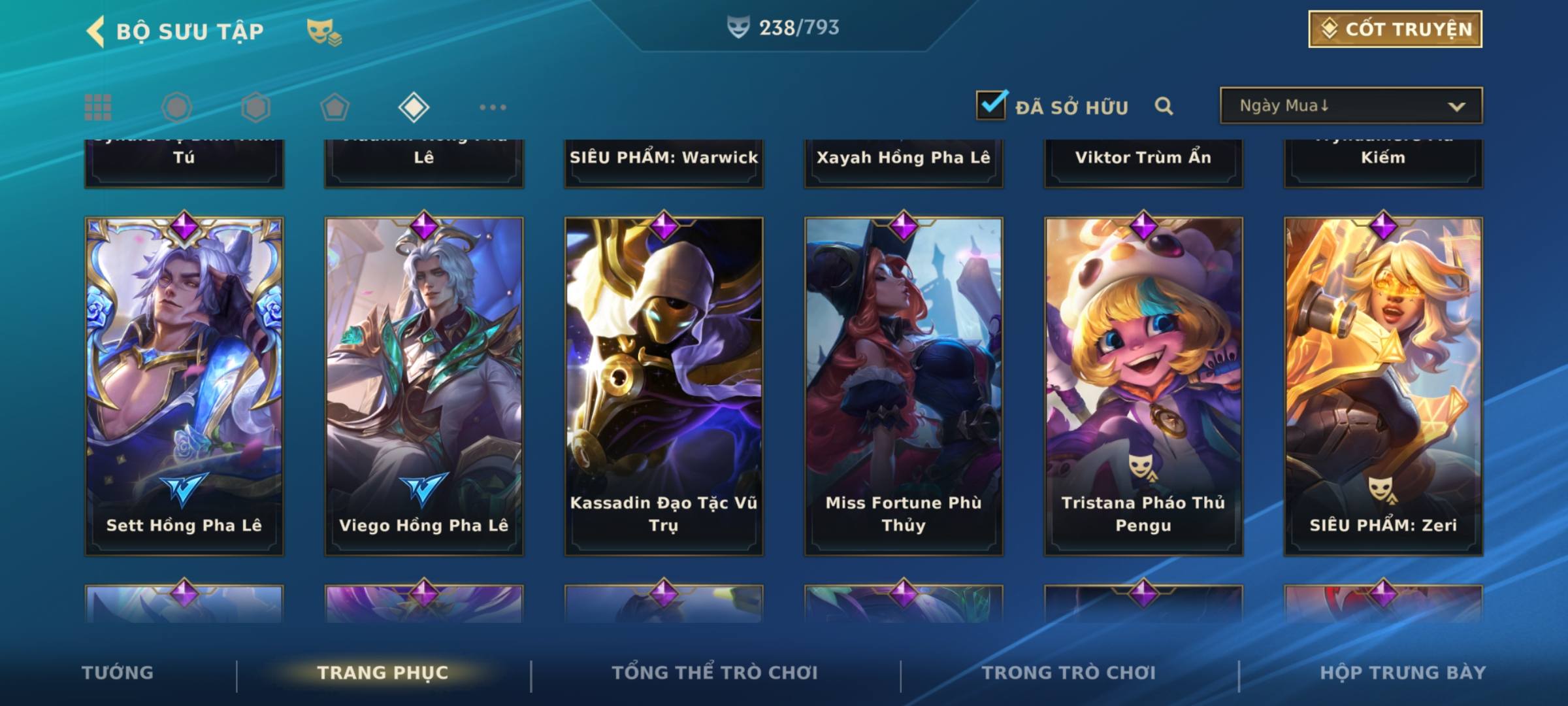Toggle the Đã Sở Hữu checkbox
This screenshot has width=1568, height=706.
click(x=991, y=105)
